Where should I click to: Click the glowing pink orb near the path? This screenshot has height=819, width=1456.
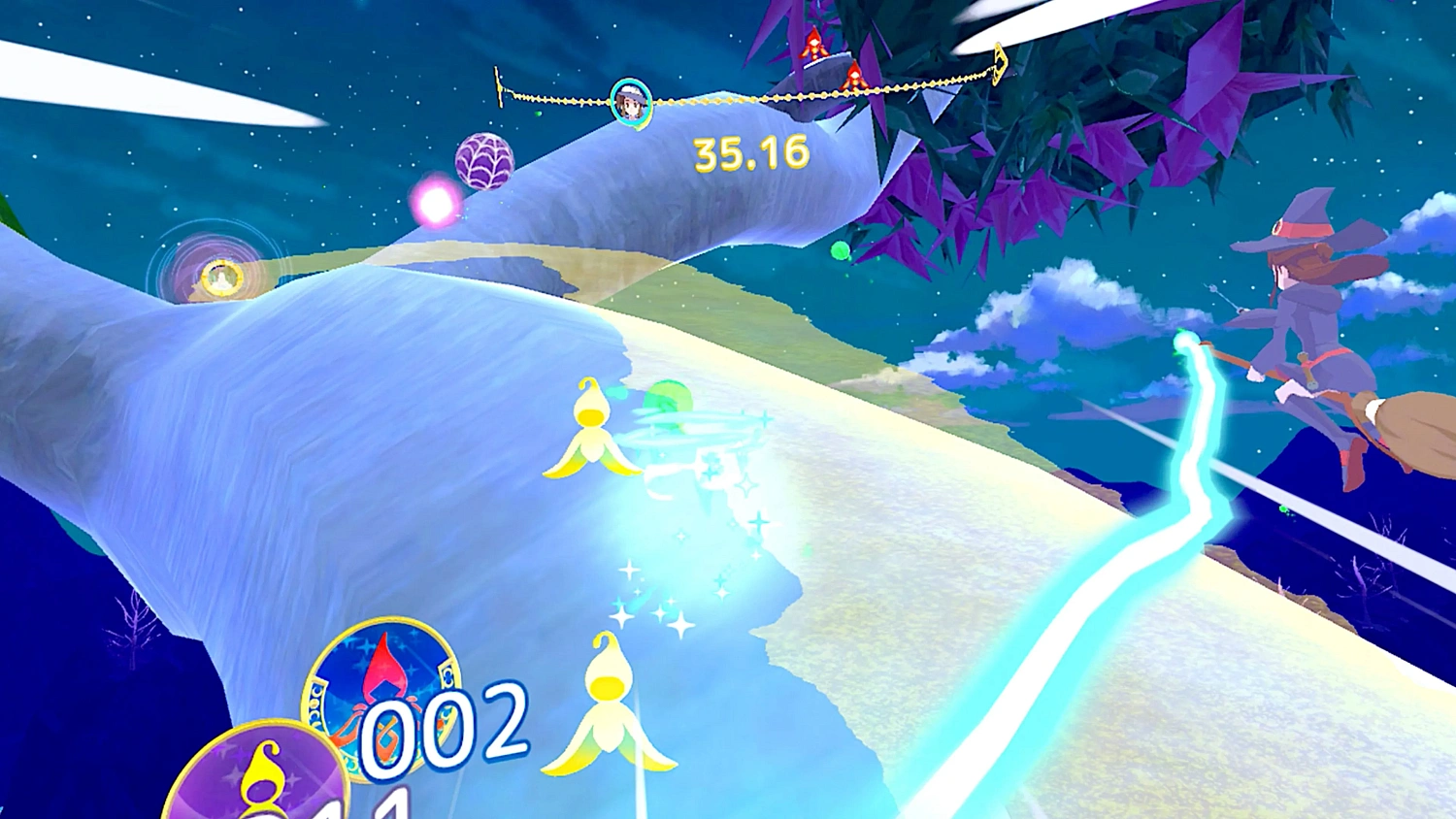435,200
